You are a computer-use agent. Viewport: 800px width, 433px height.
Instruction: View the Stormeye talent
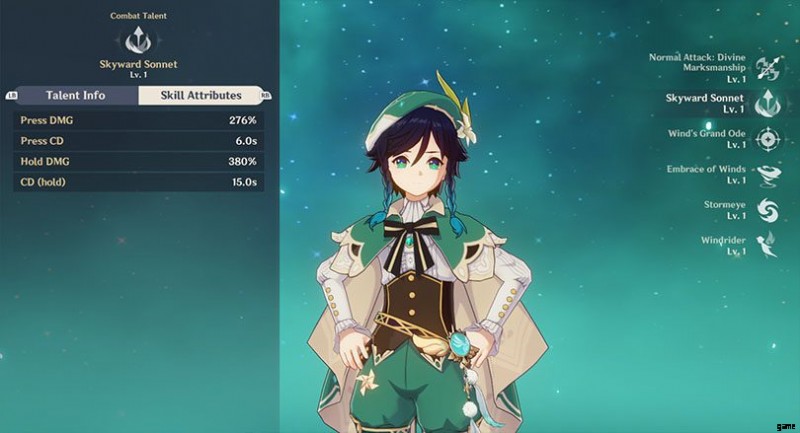[x=768, y=209]
